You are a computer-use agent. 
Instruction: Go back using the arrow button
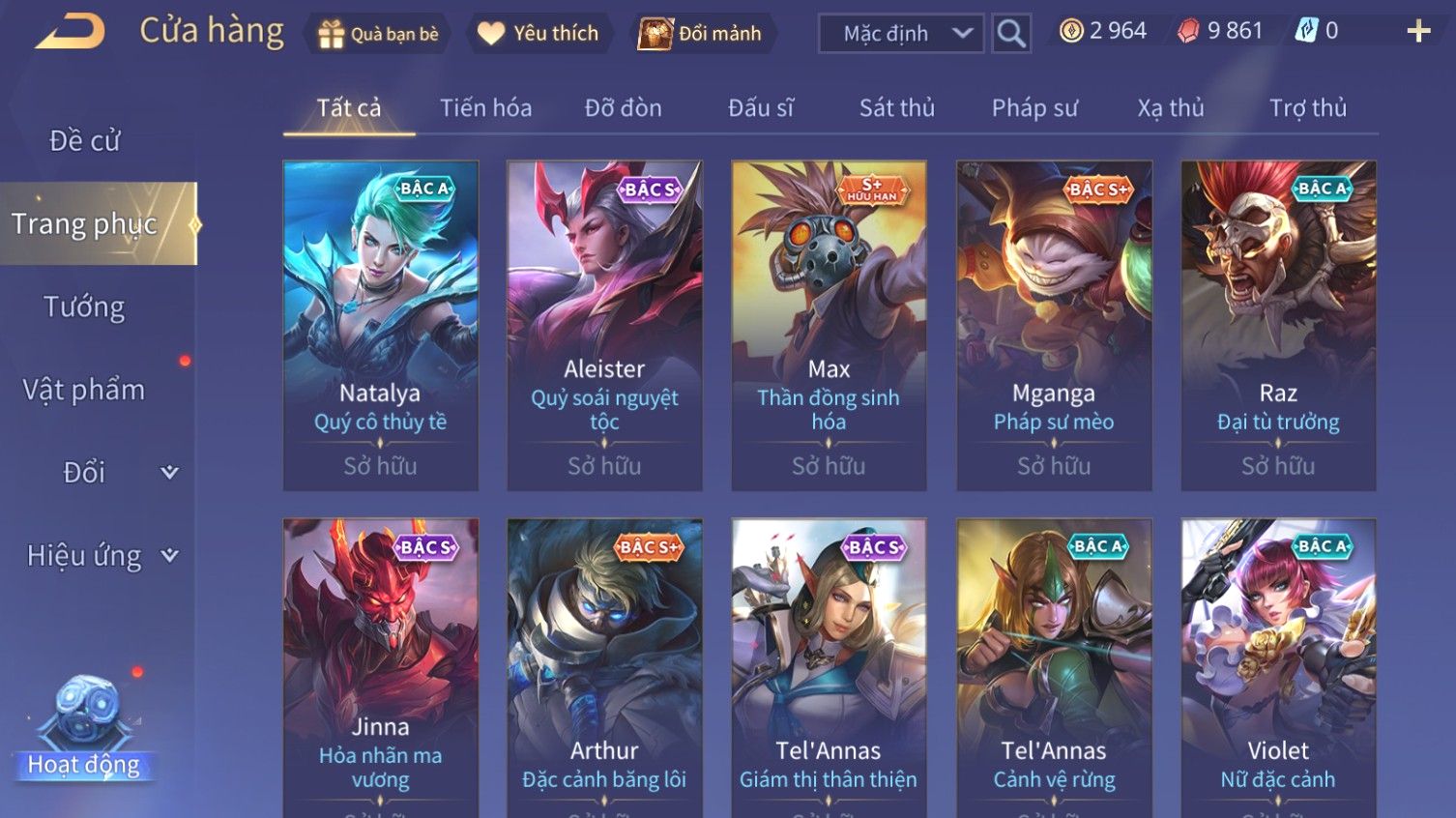coord(71,32)
